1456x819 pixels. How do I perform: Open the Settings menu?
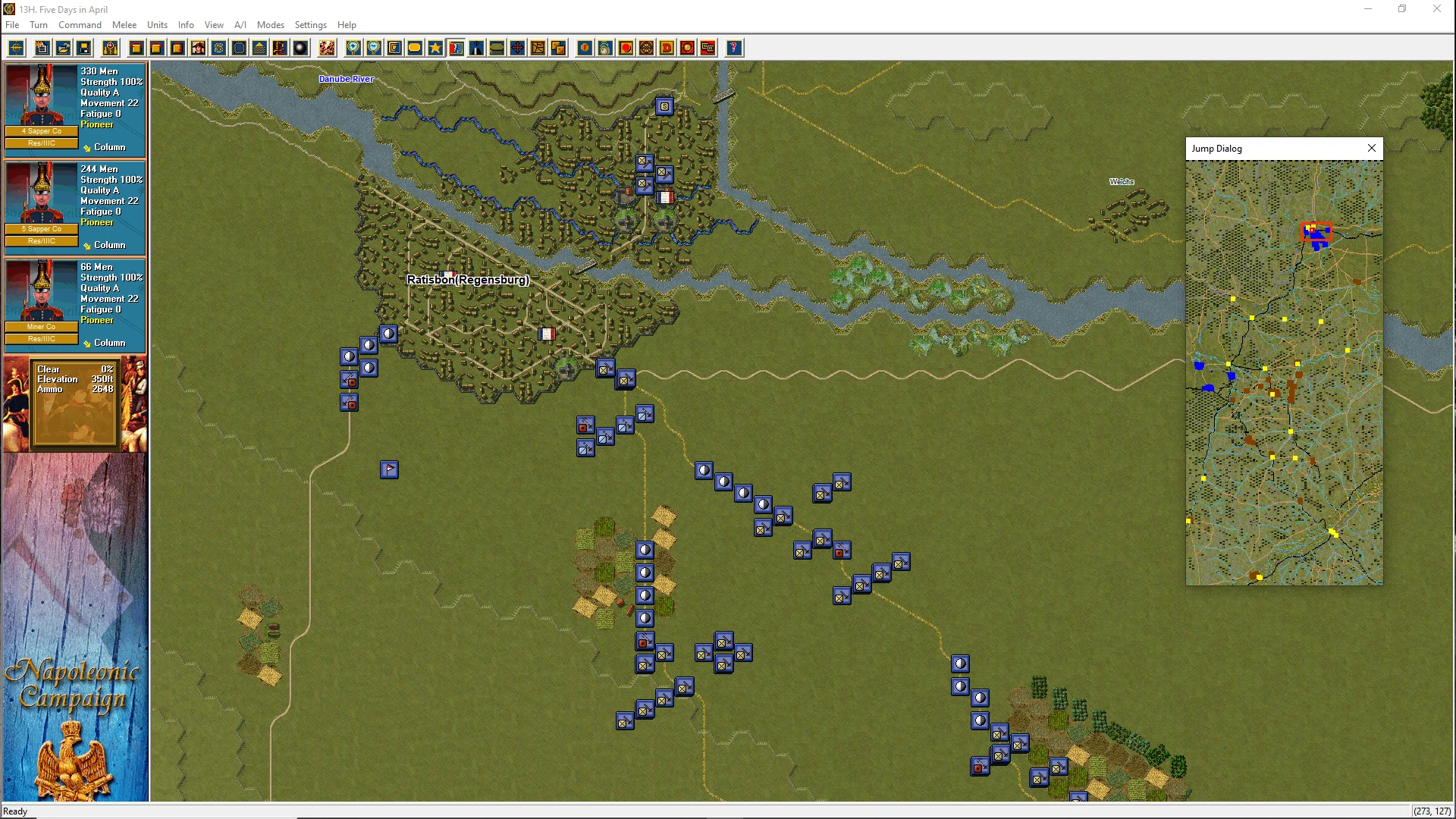point(310,25)
